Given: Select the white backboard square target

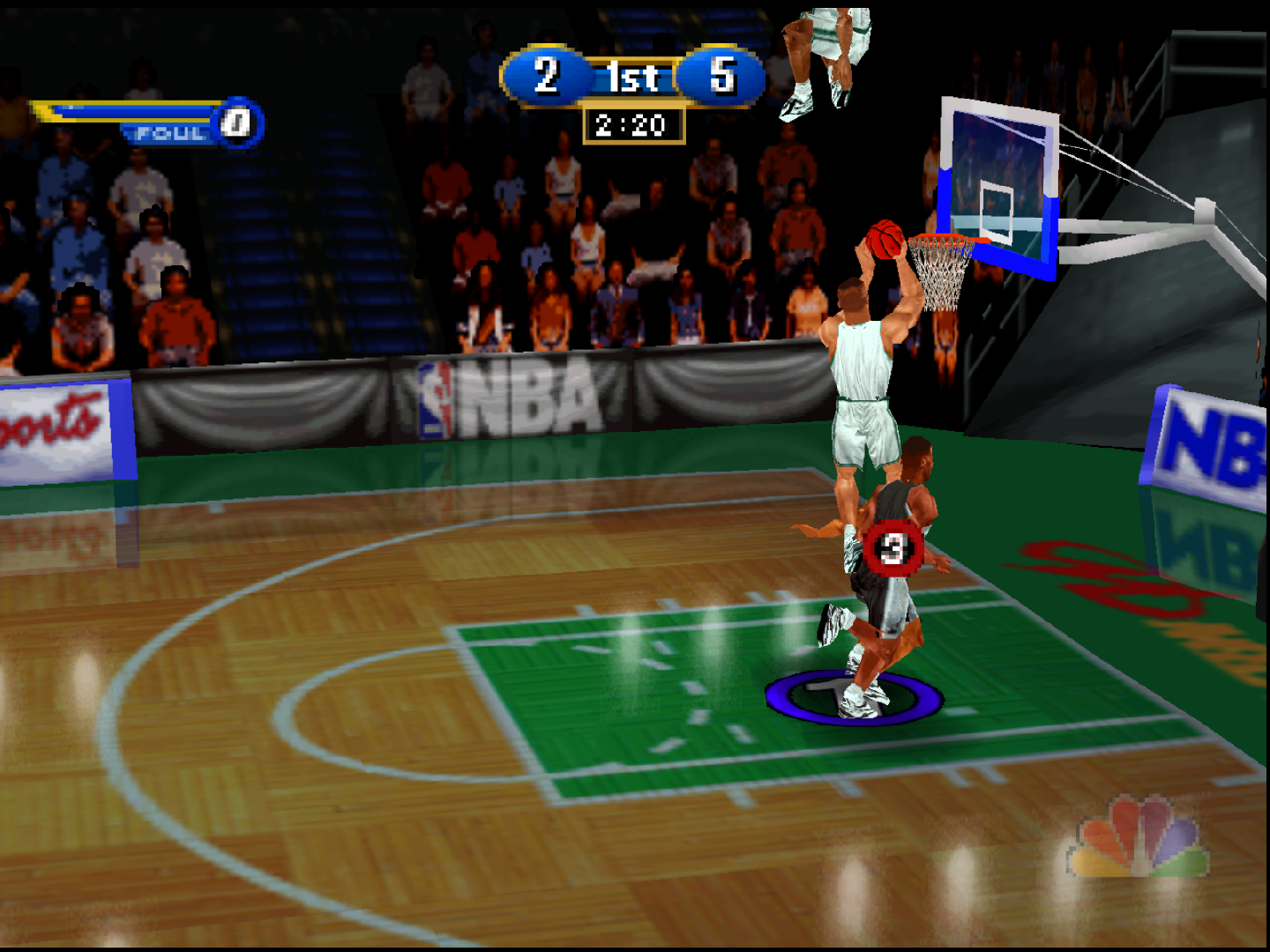Looking at the screenshot, I should [x=997, y=212].
